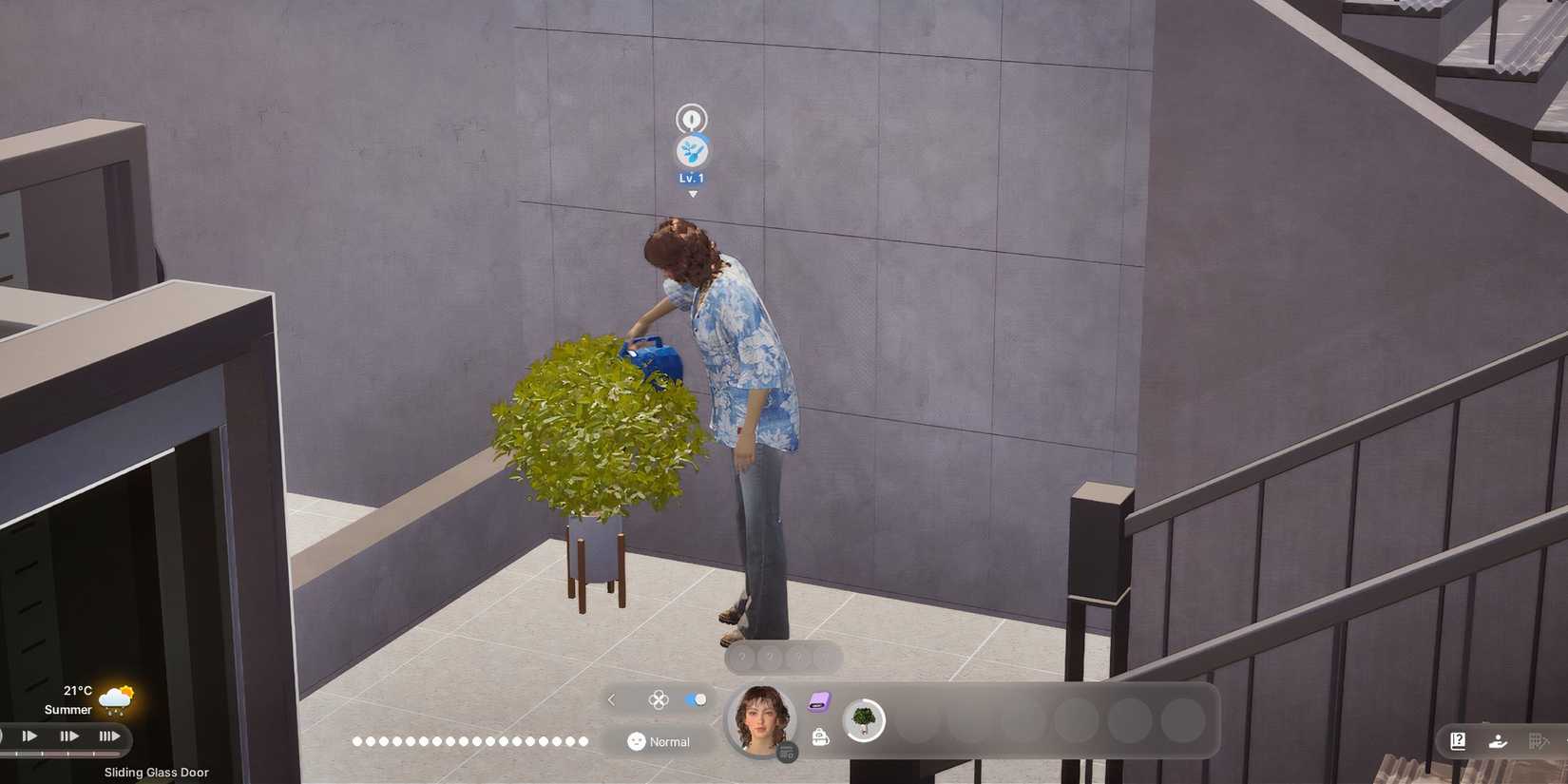Image resolution: width=1568 pixels, height=784 pixels.
Task: Click the movement control pad icon
Action: click(x=660, y=700)
